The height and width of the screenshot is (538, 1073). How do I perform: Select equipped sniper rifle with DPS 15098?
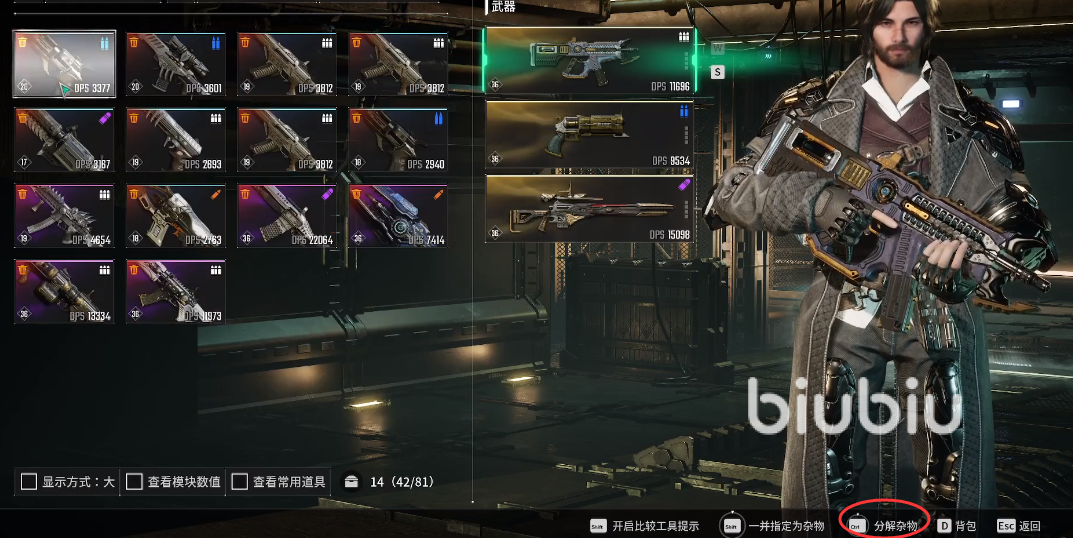pyautogui.click(x=589, y=209)
